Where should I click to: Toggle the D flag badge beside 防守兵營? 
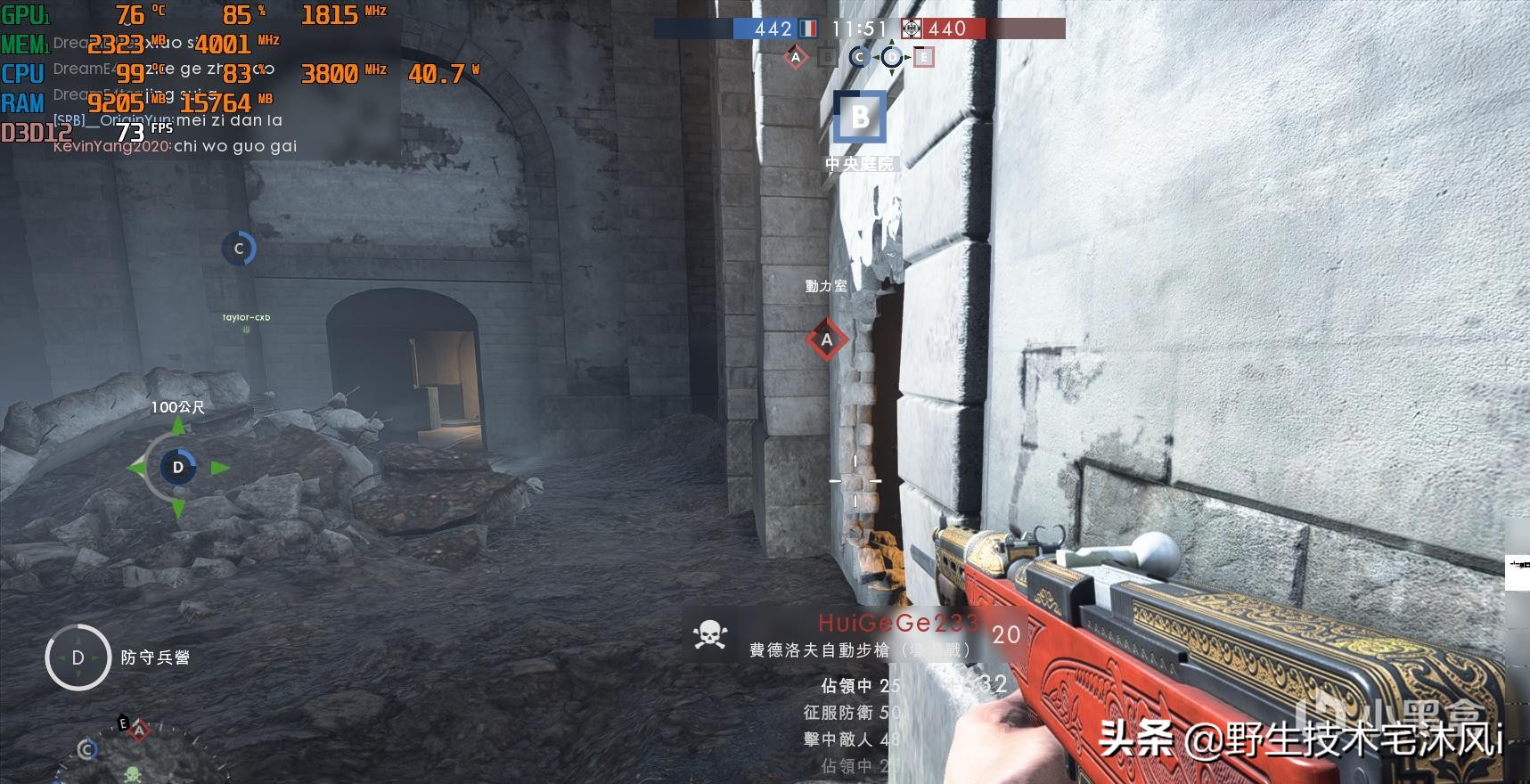[x=78, y=658]
